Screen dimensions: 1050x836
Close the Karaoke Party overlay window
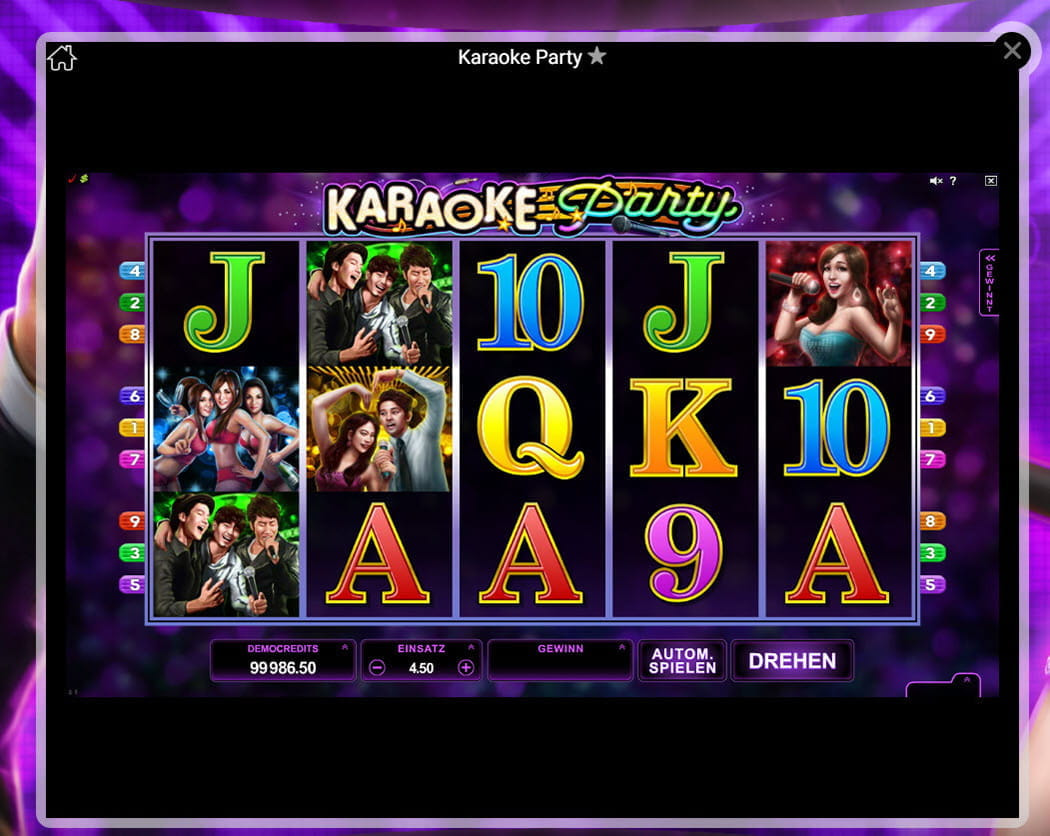[x=1012, y=51]
